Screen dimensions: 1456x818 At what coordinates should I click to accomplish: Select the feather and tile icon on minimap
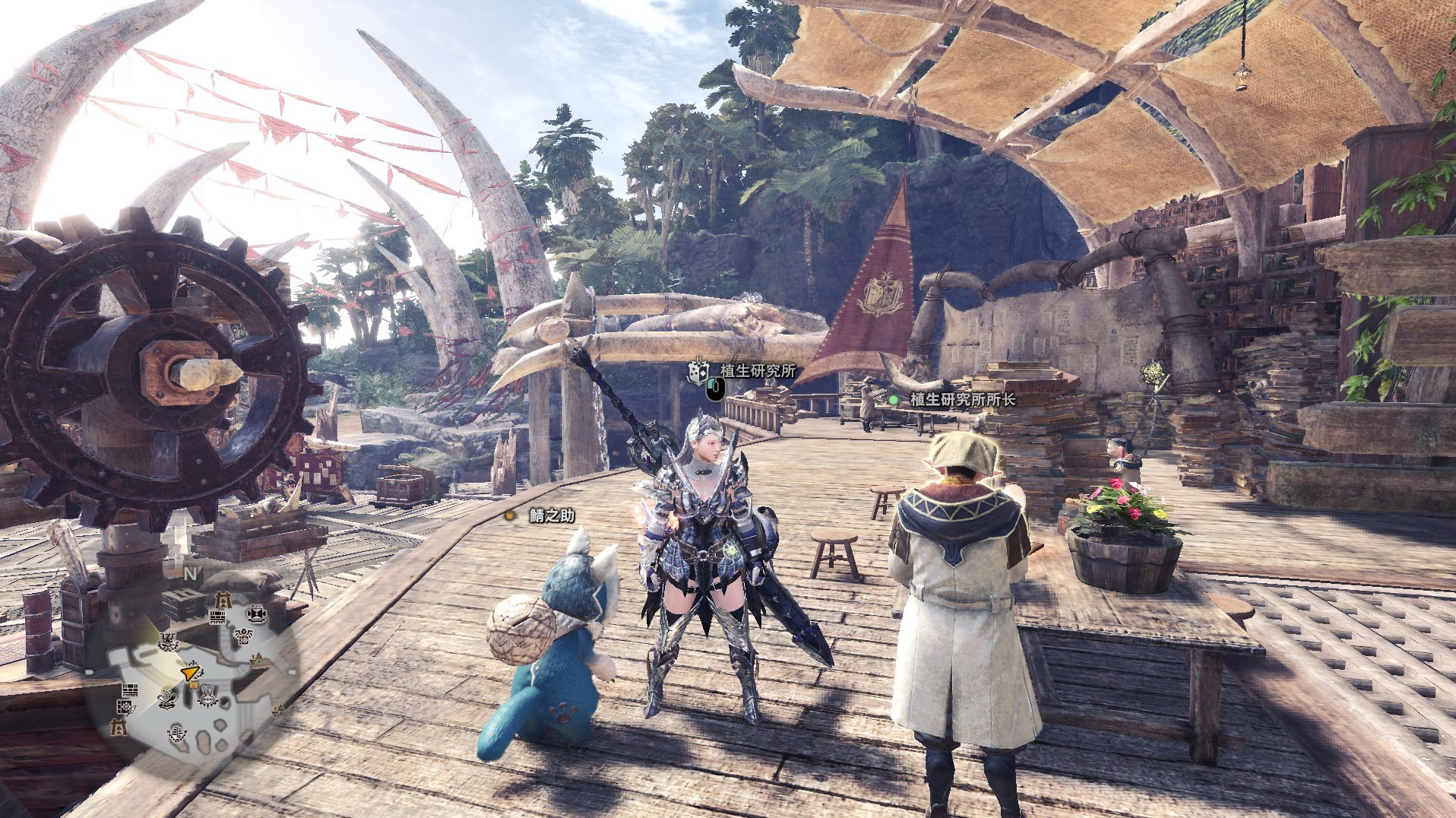[125, 708]
